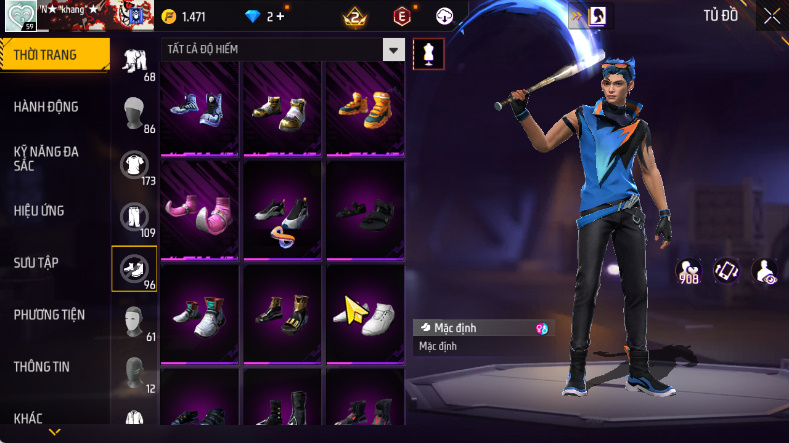Open the THÔNG TIN section
789x443 pixels.
pos(42,367)
